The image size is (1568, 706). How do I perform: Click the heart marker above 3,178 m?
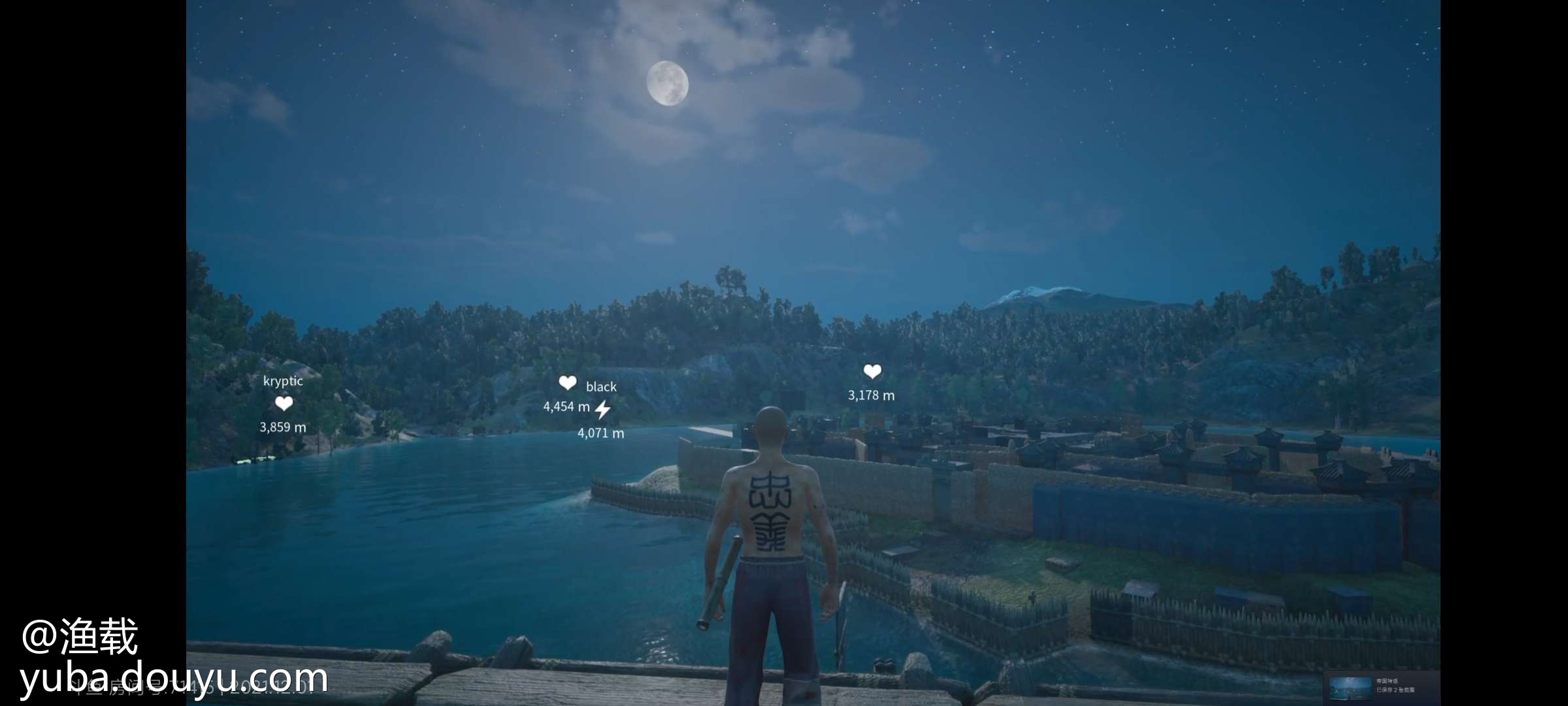[x=872, y=371]
